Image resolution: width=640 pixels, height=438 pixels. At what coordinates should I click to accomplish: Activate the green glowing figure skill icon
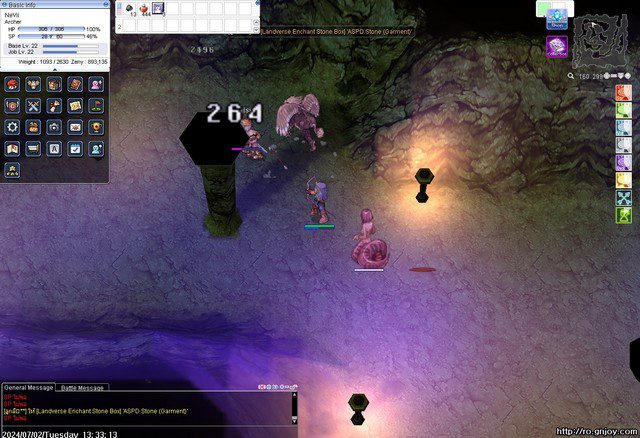[623, 215]
